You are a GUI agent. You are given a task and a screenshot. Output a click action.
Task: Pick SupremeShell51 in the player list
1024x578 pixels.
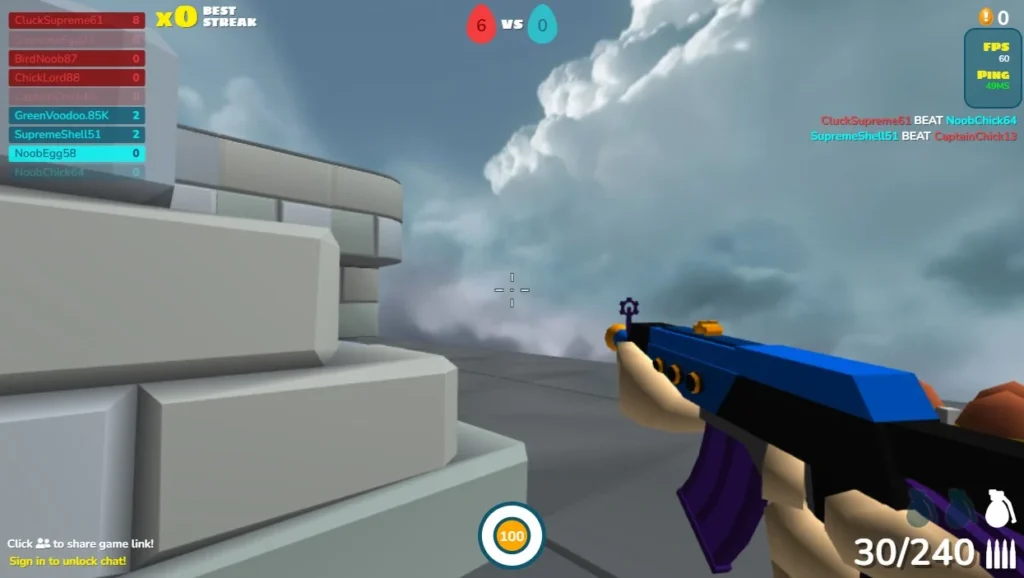(77, 135)
